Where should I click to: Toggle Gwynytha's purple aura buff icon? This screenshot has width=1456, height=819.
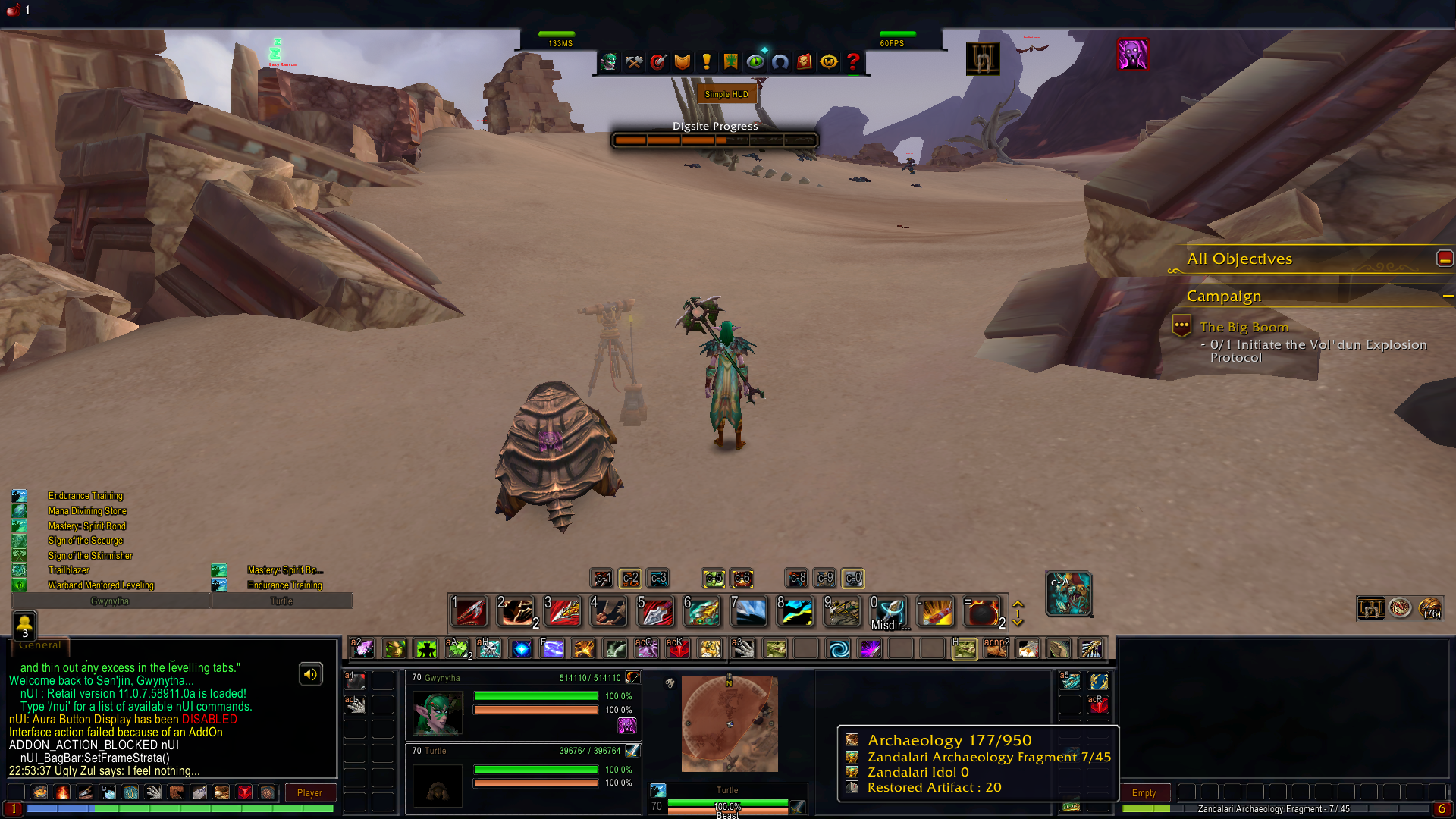pos(627,726)
